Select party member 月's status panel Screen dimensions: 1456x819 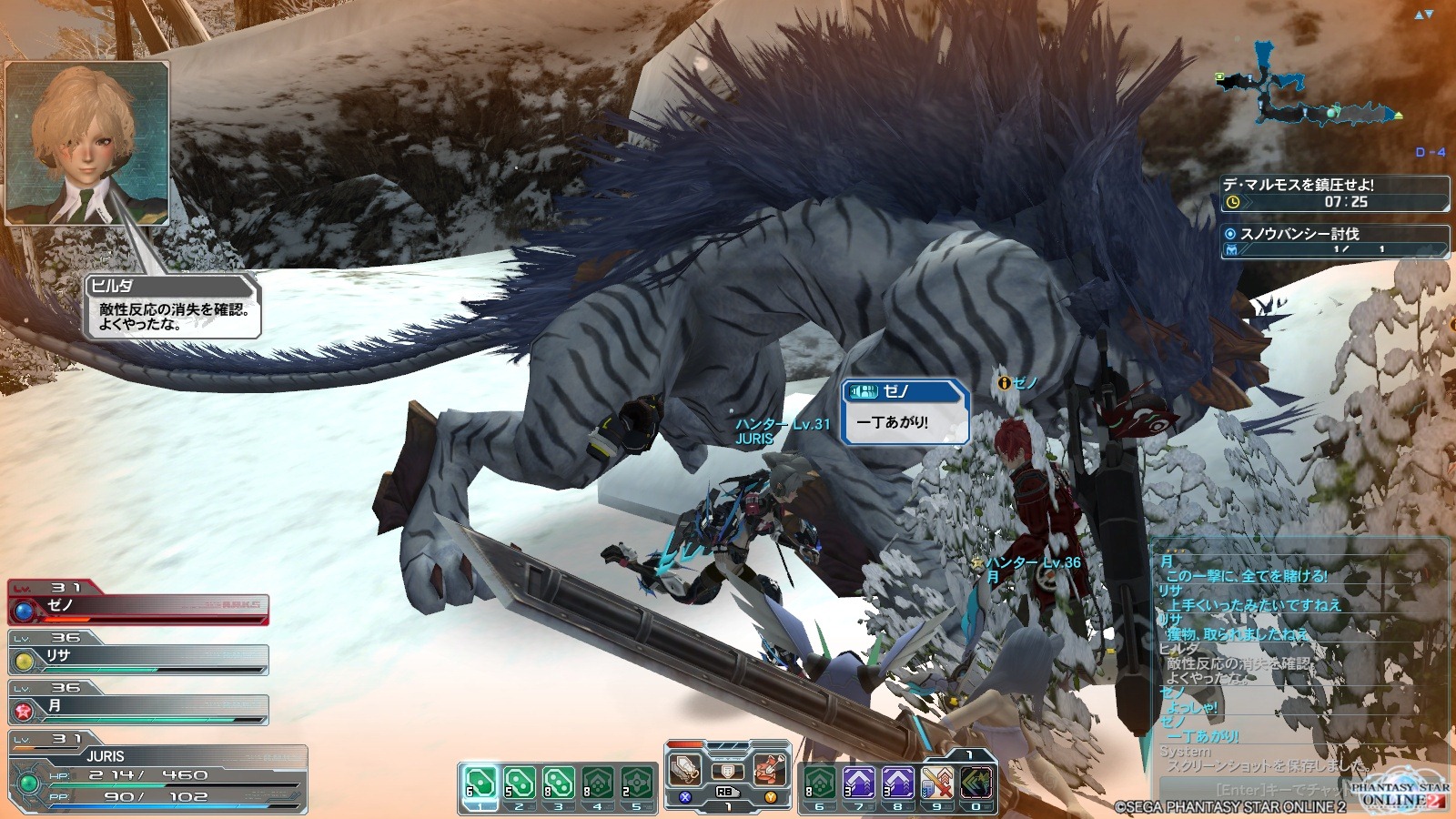point(138,706)
